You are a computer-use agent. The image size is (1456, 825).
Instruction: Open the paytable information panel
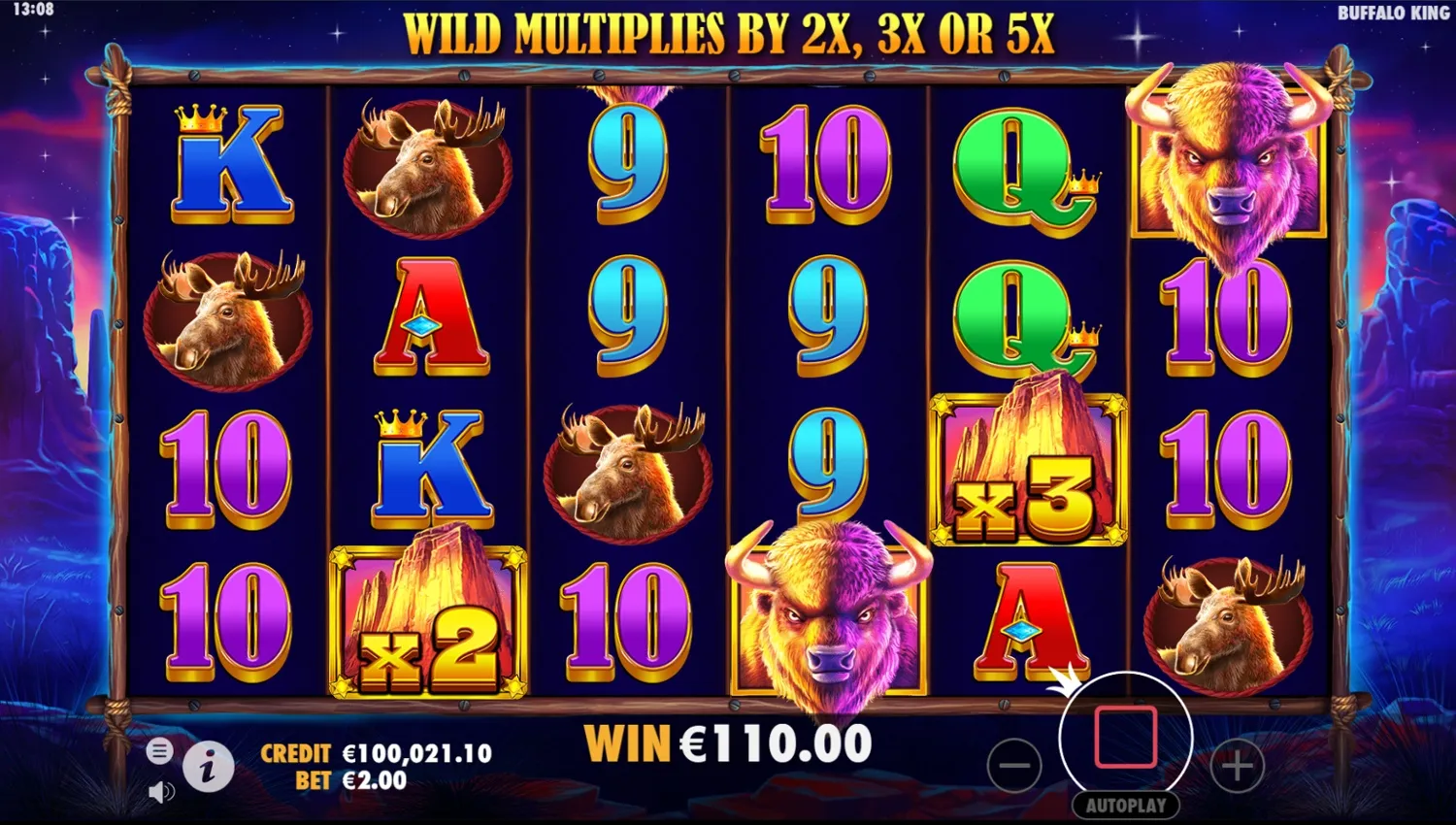coord(212,767)
